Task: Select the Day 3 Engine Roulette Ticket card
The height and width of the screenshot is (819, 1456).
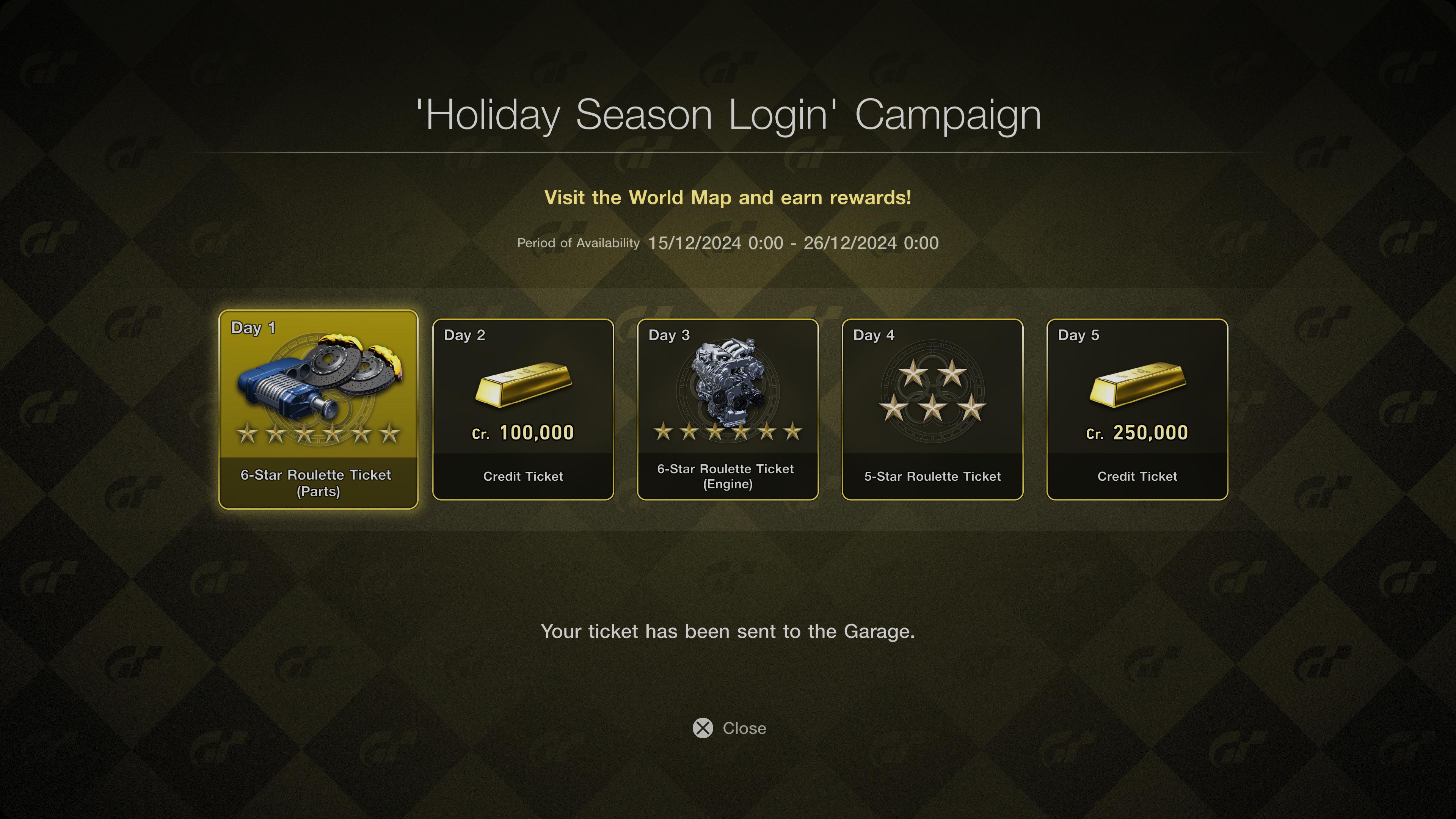Action: pos(728,409)
